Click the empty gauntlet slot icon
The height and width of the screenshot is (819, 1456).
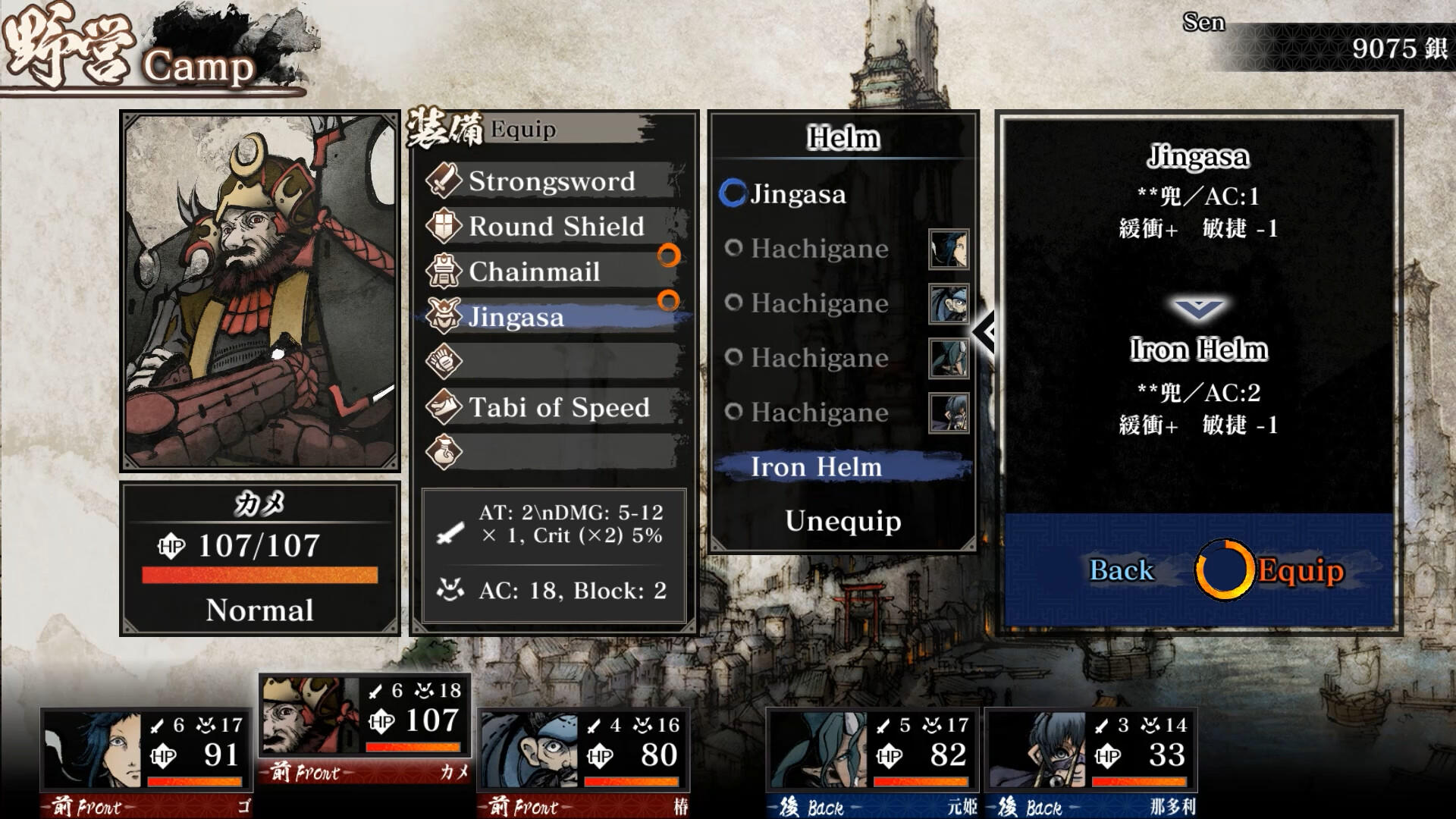[x=446, y=362]
